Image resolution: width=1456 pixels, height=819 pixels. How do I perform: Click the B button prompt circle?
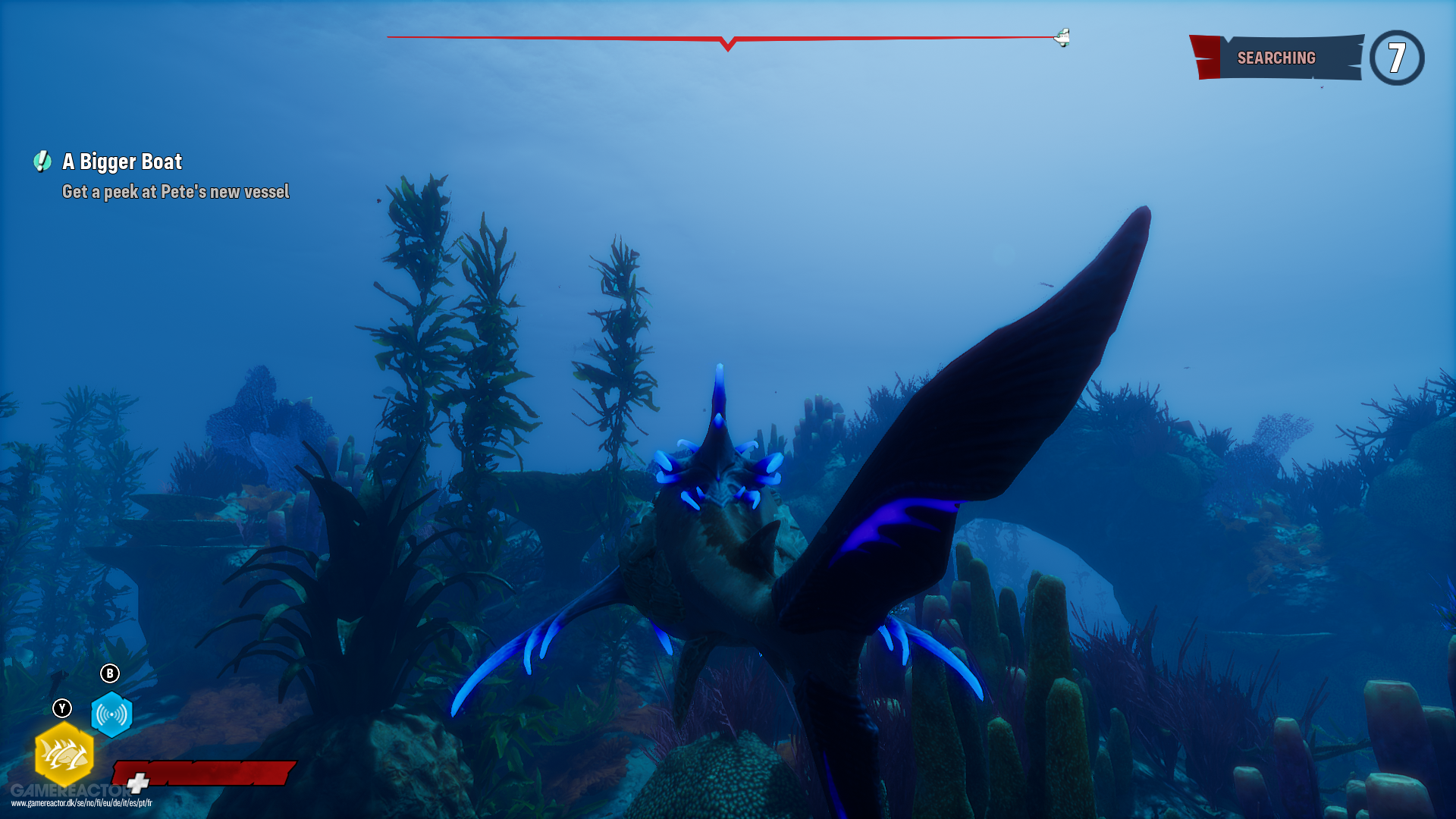111,672
